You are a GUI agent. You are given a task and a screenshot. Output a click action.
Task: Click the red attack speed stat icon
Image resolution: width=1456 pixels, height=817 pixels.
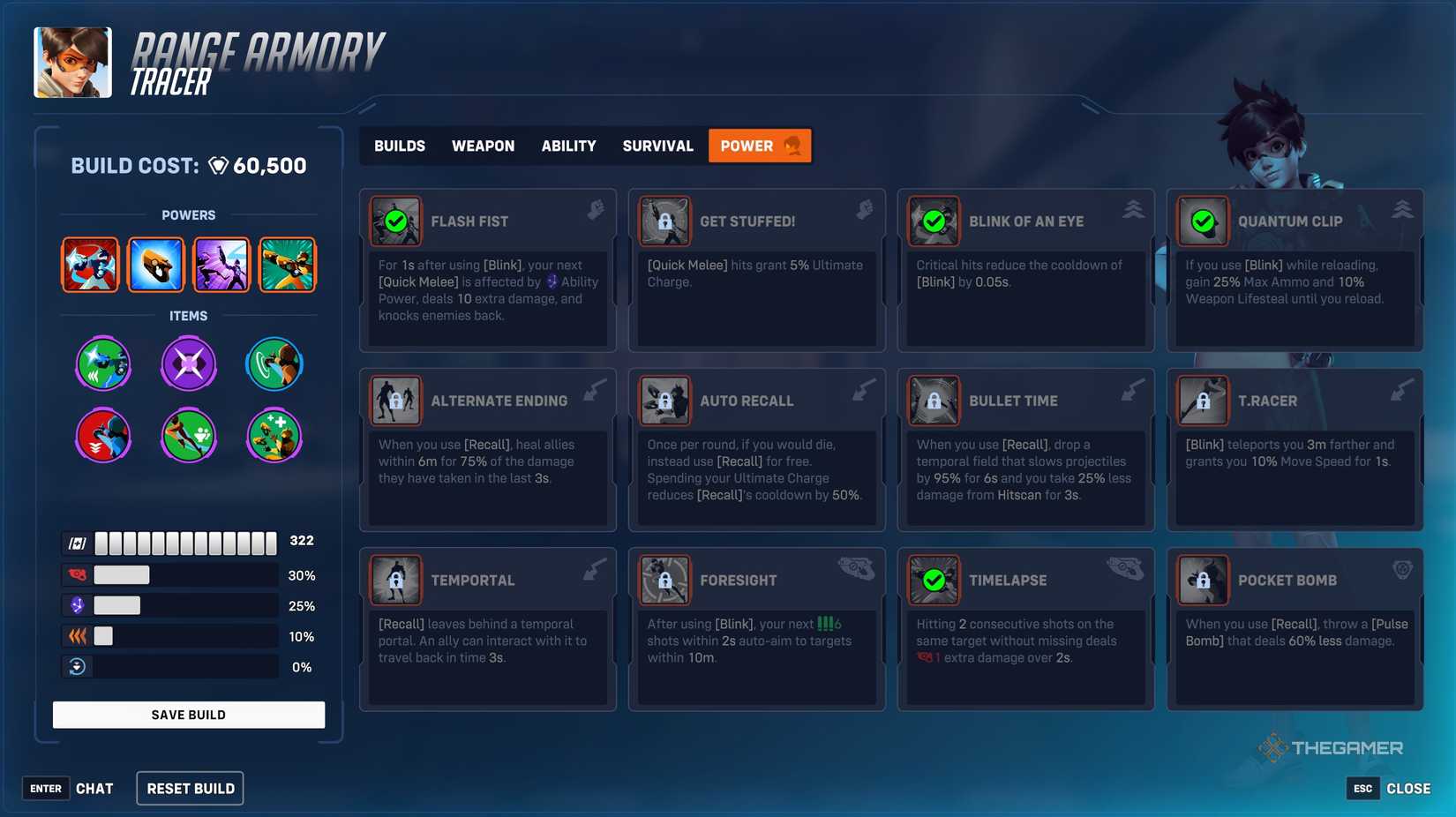[x=79, y=574]
